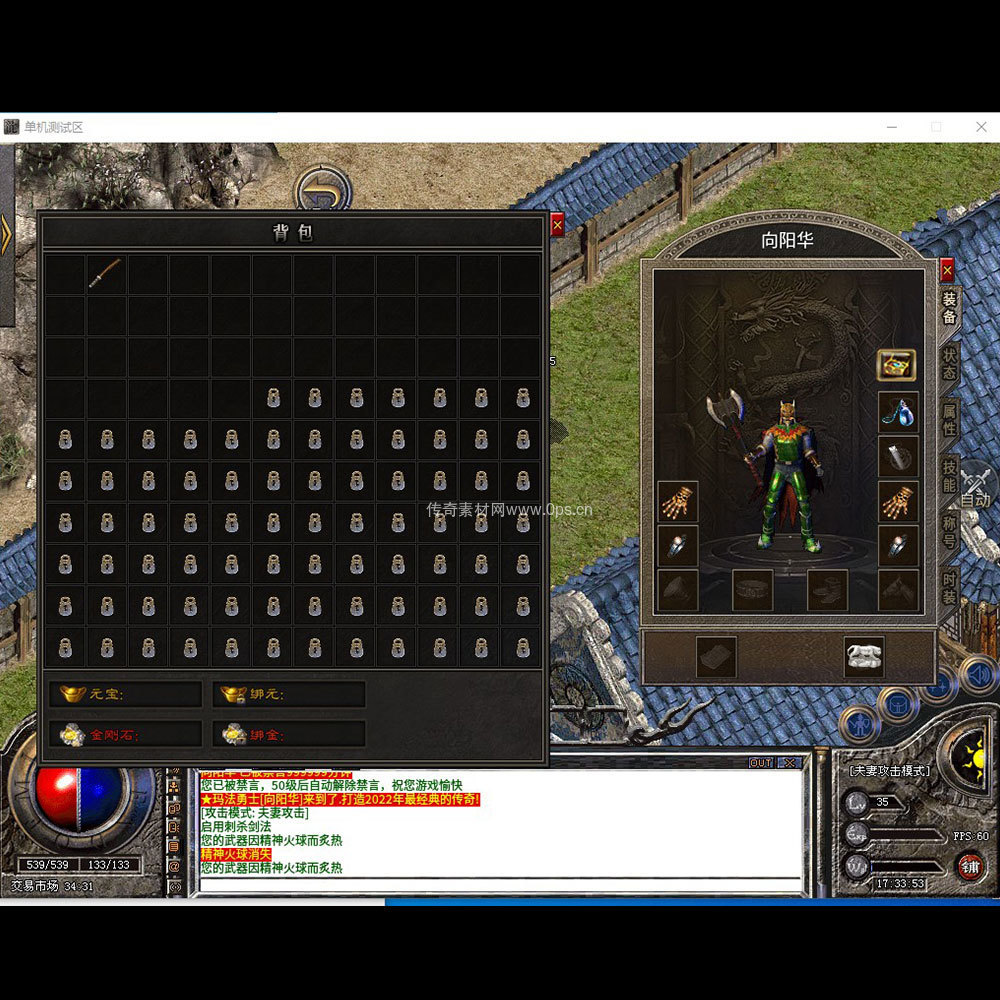Screen dimensions: 1000x1000
Task: Close the 背包 backpack window
Action: (557, 225)
